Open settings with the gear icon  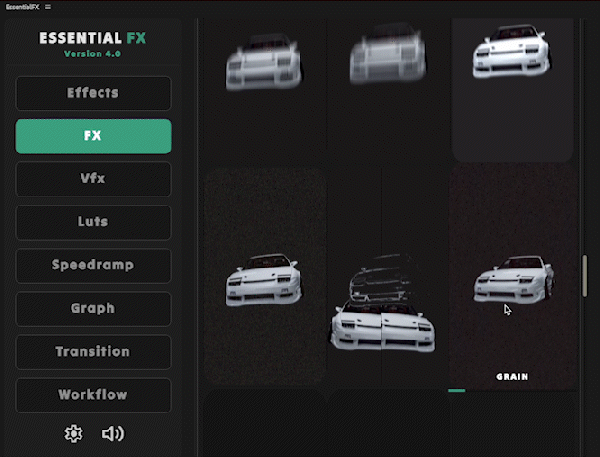72,434
